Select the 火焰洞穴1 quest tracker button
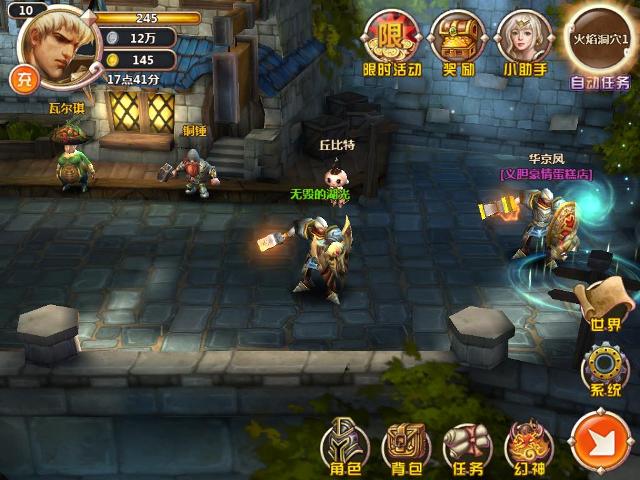The height and width of the screenshot is (480, 640). coord(601,36)
